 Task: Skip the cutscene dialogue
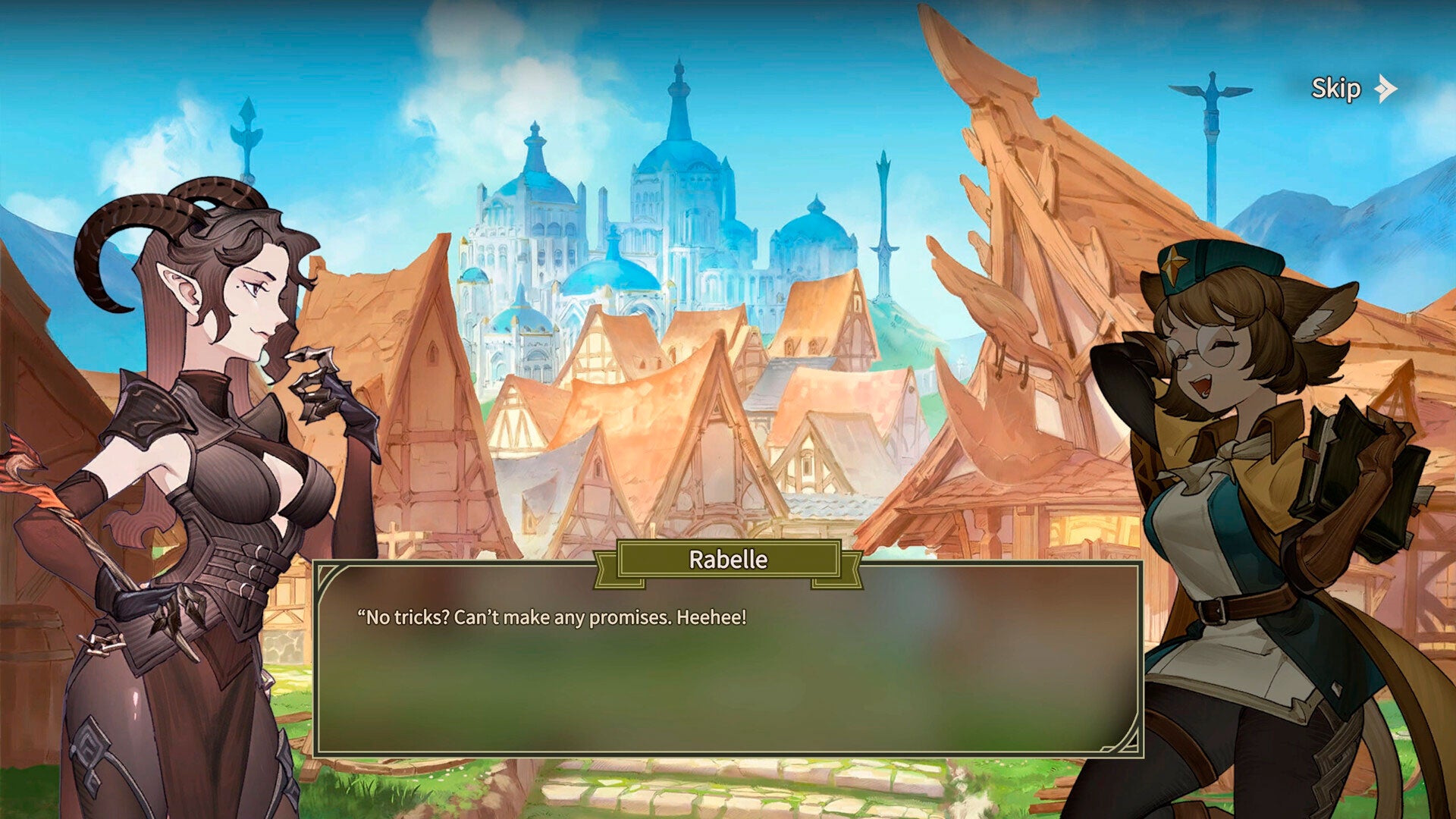click(x=1352, y=89)
